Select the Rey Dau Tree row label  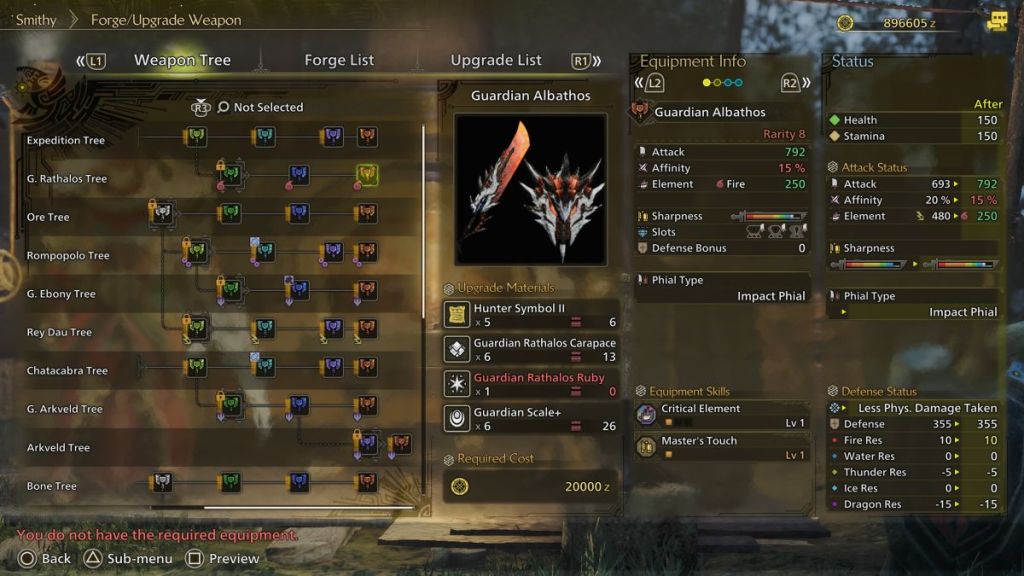pyautogui.click(x=59, y=332)
